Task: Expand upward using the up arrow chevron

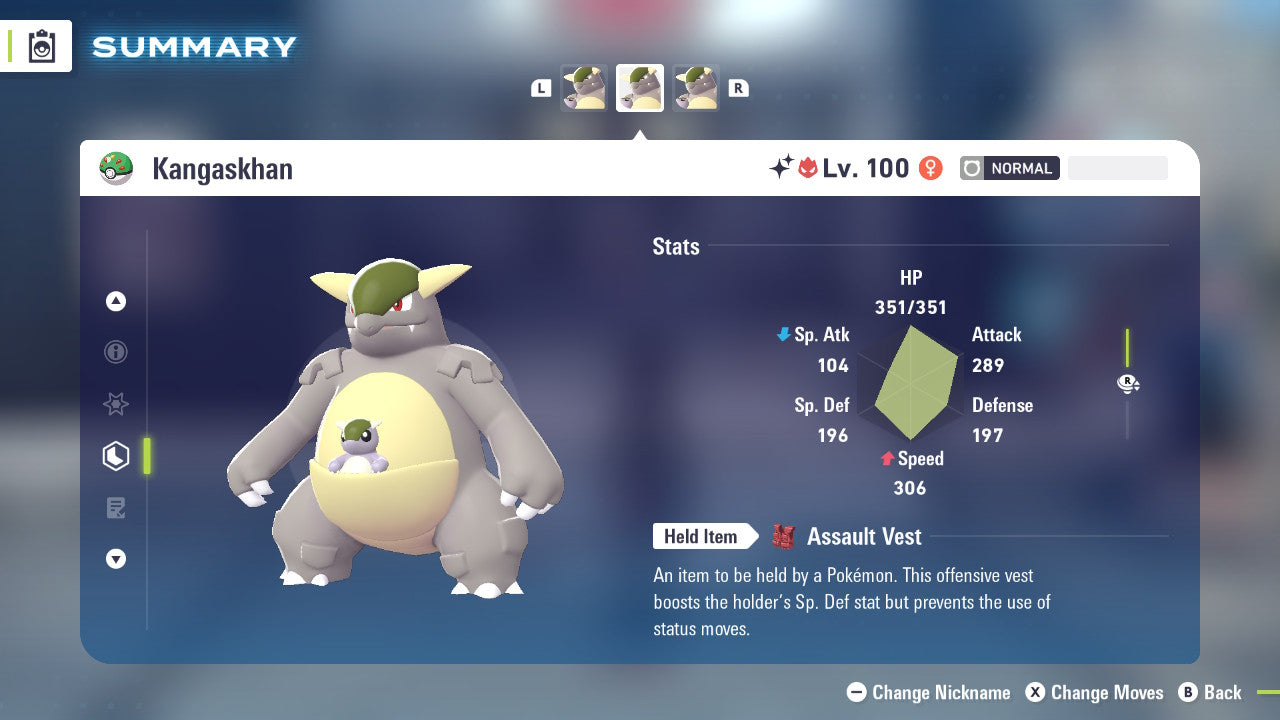Action: (x=116, y=301)
